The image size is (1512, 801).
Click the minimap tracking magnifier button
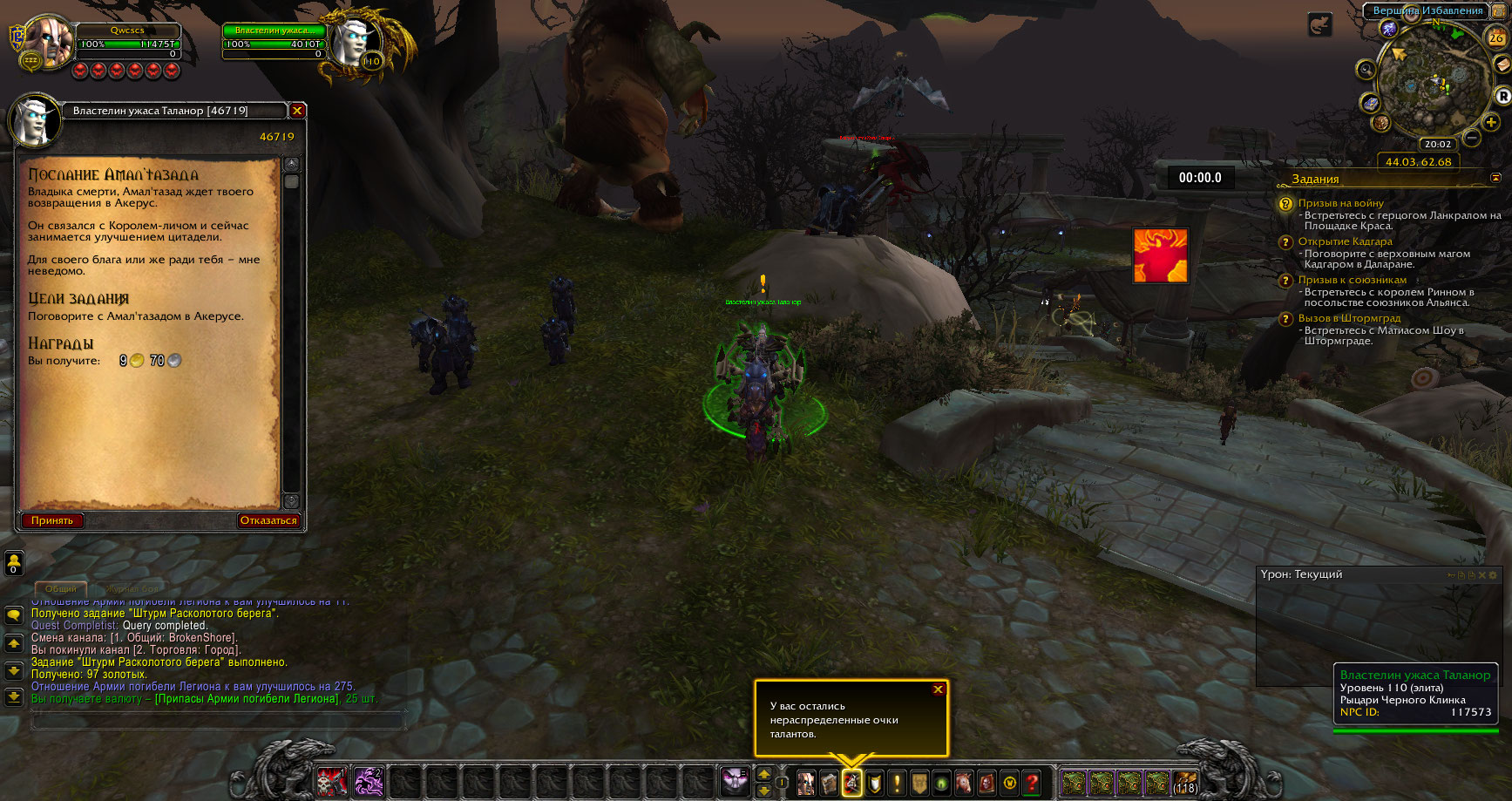coord(1366,70)
